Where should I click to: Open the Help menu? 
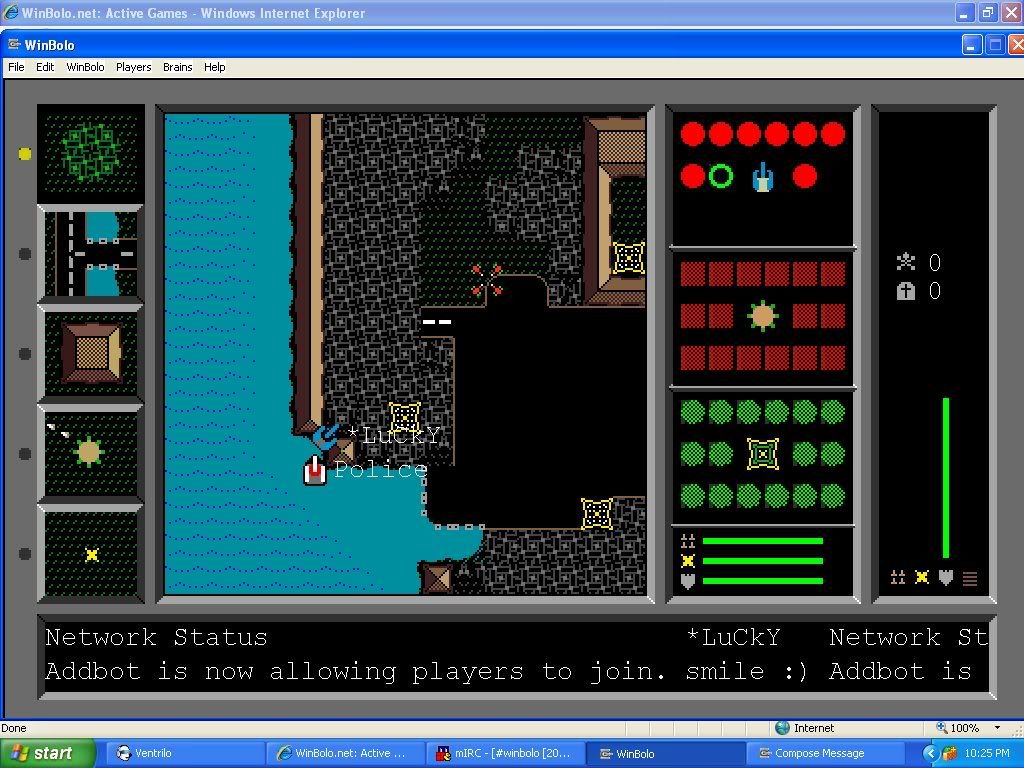click(x=214, y=67)
